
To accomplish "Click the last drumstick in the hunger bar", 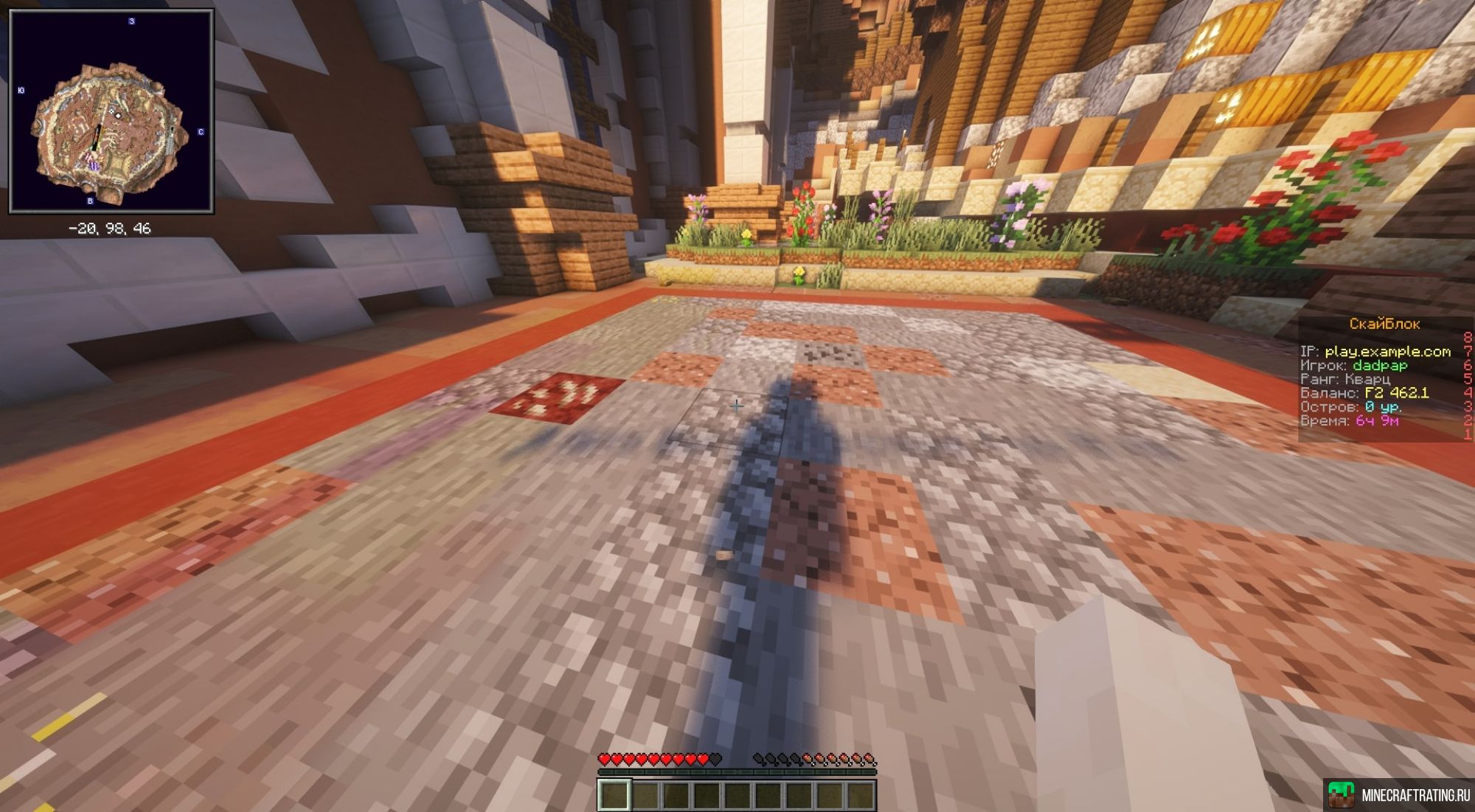I will tap(870, 759).
